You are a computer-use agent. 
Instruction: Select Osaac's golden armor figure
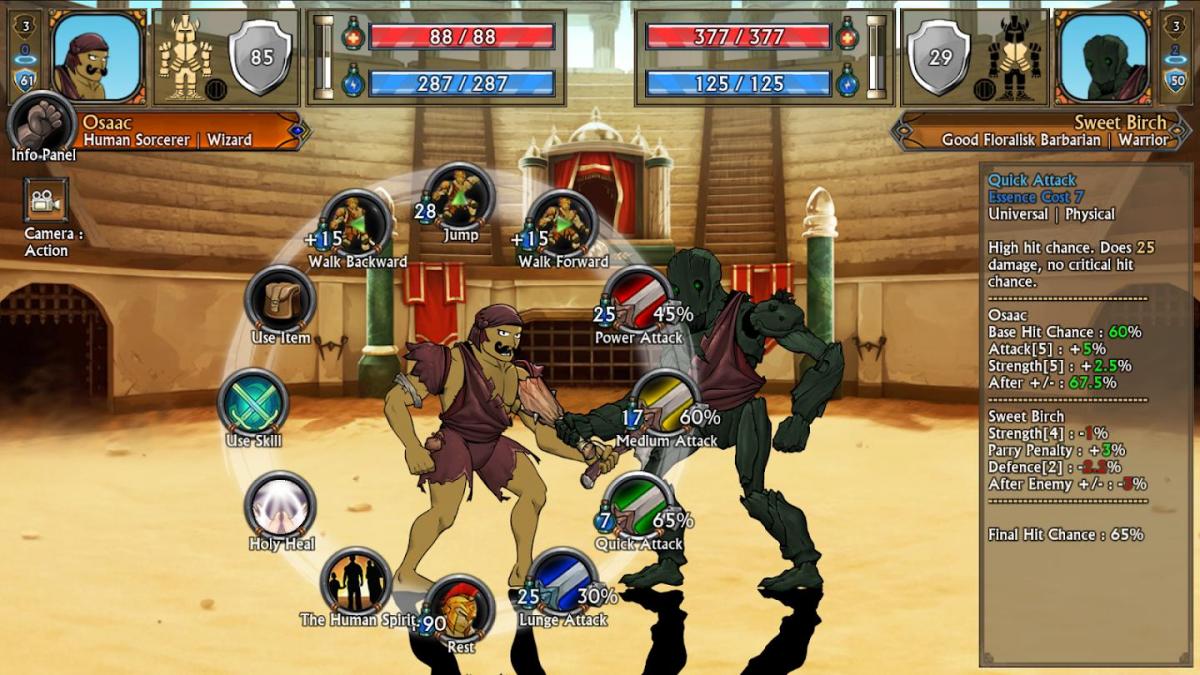pos(187,56)
